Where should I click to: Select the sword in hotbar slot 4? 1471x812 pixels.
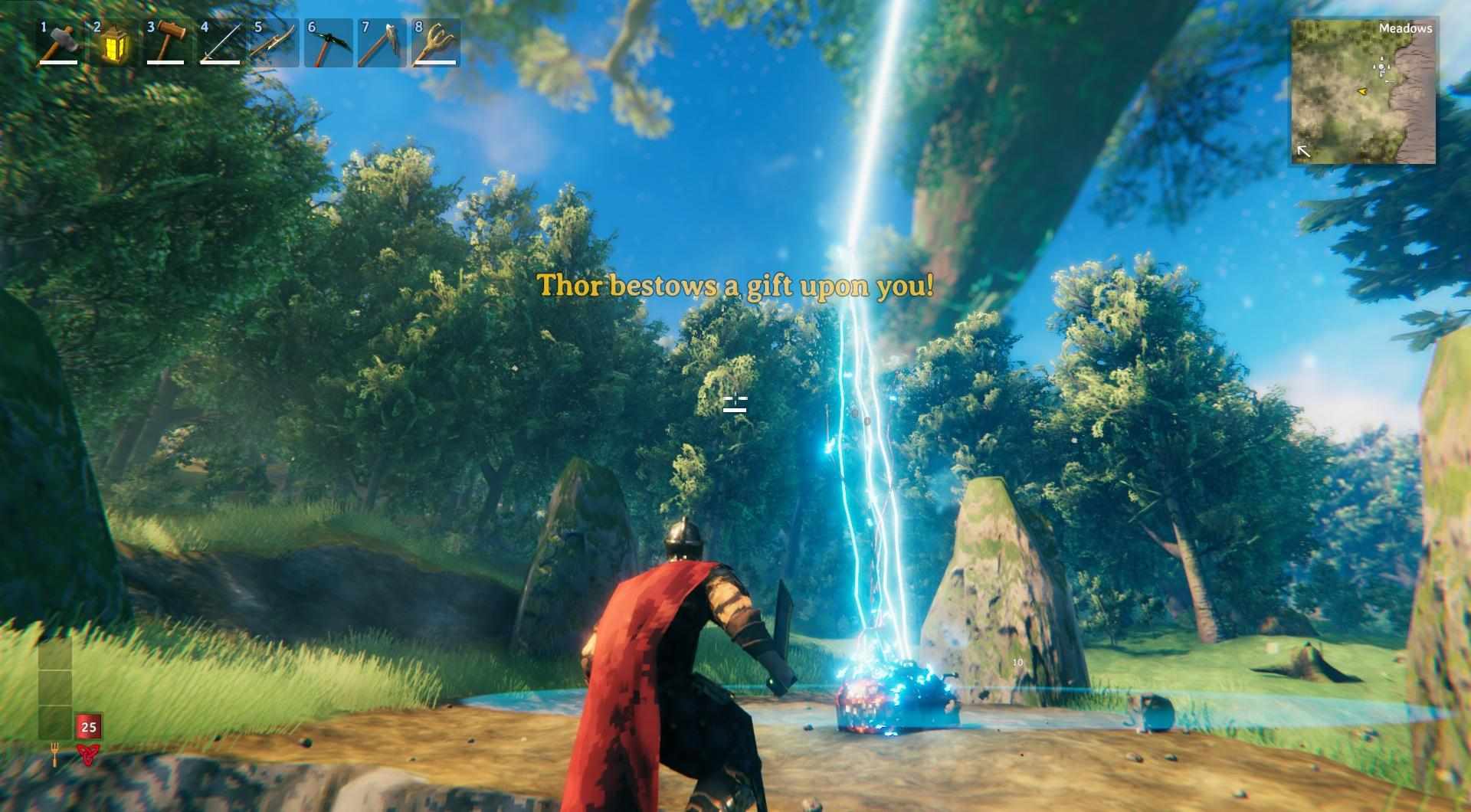(x=221, y=44)
